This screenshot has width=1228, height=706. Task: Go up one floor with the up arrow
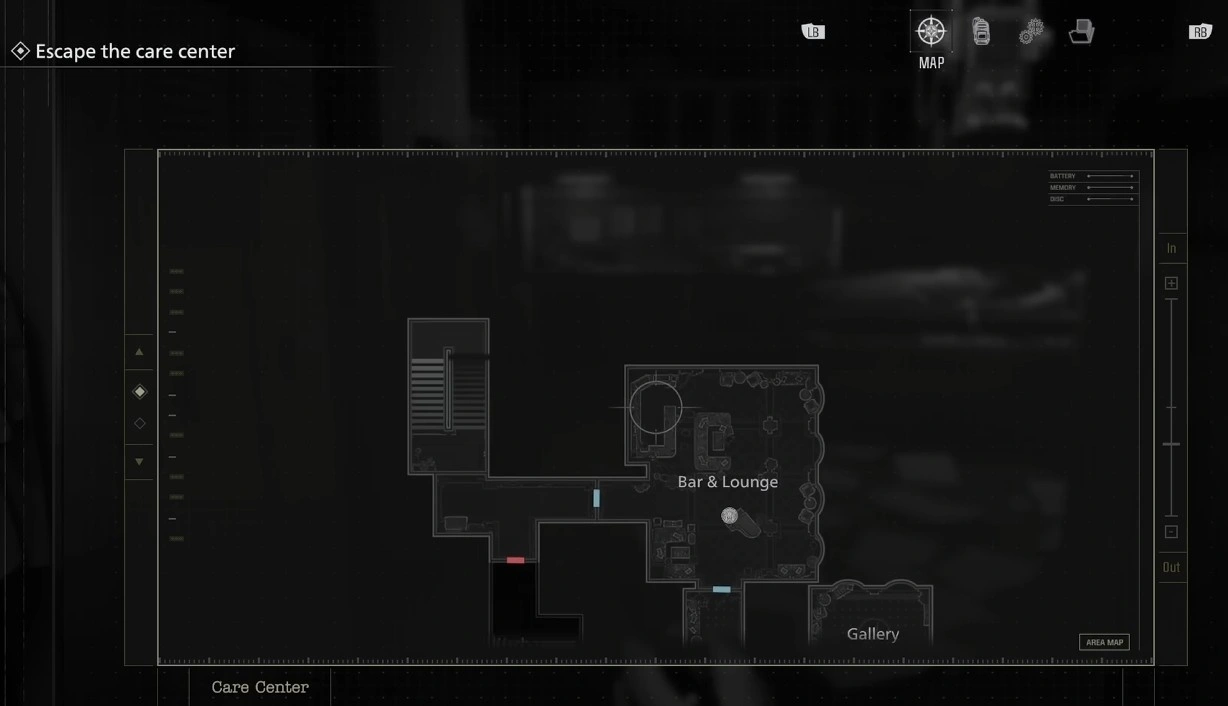[x=139, y=352]
